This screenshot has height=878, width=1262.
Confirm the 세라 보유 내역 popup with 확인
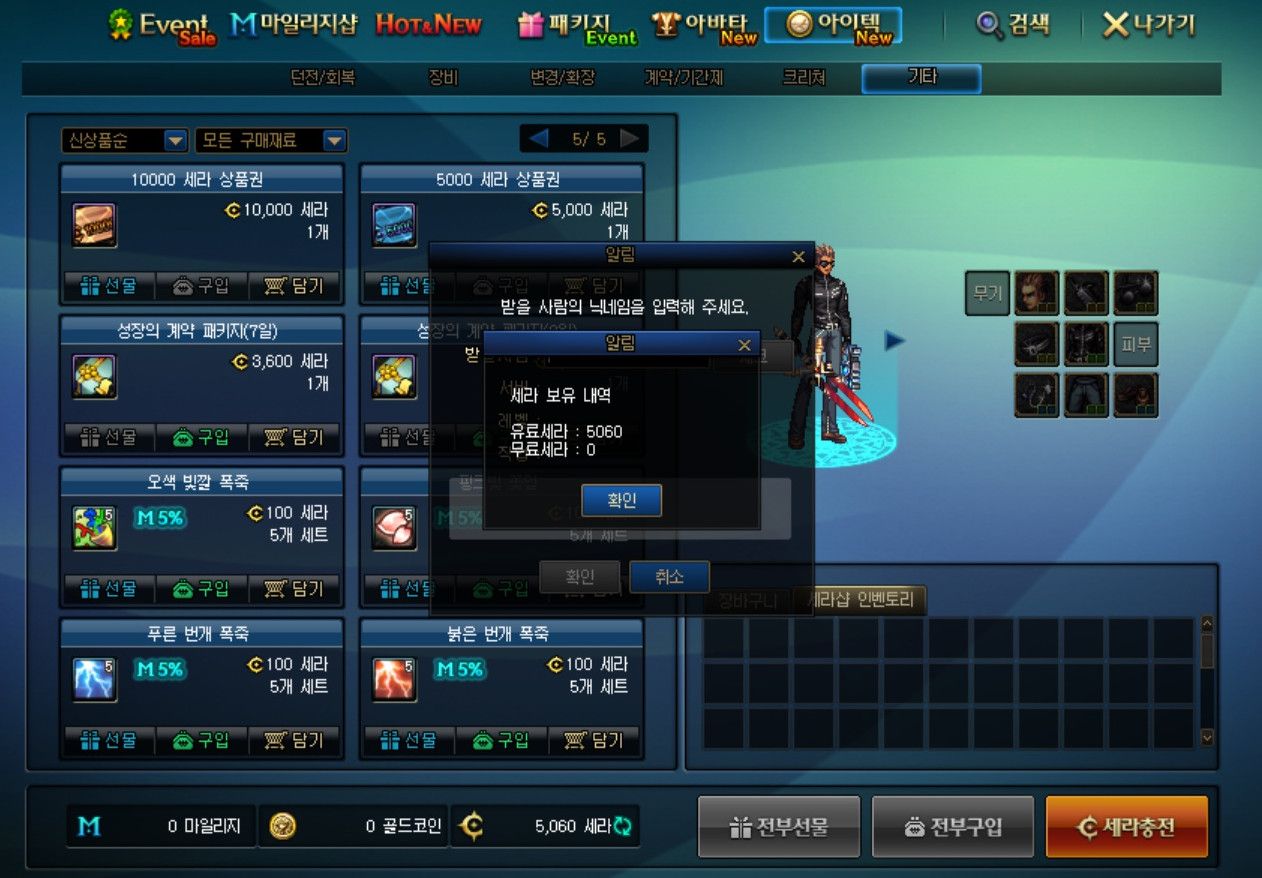tap(621, 500)
